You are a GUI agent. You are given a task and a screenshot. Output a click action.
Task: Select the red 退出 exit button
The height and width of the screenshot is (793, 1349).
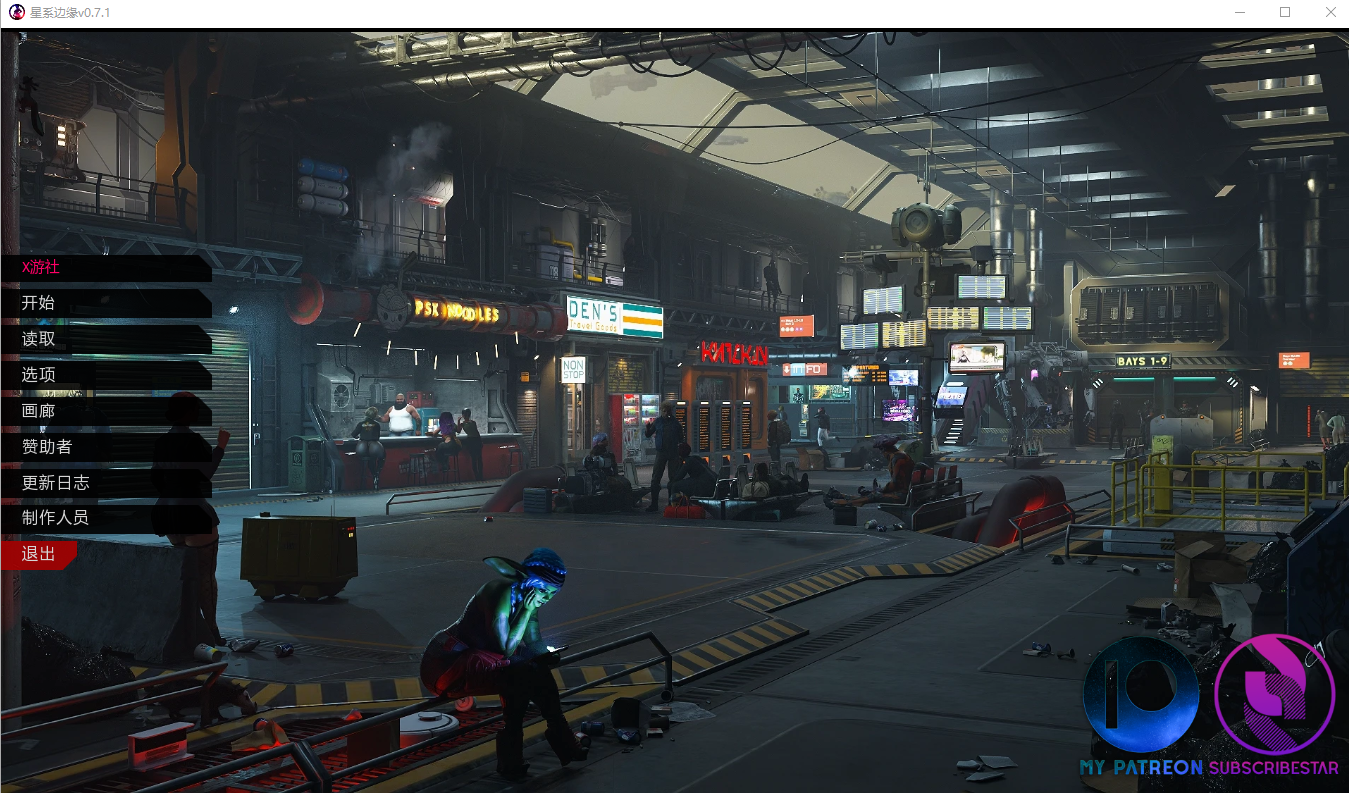[39, 554]
